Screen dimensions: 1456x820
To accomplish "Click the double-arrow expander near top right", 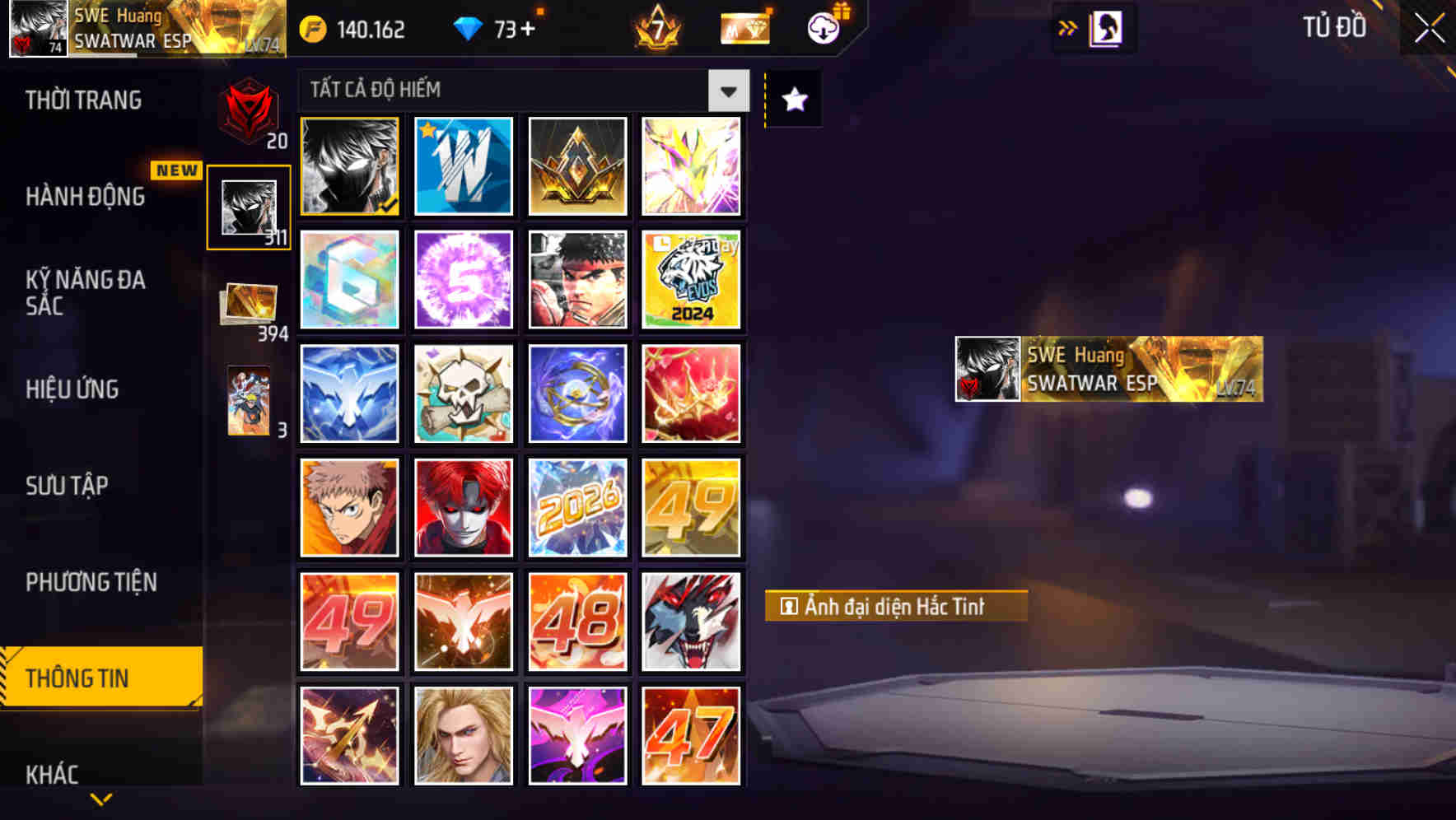I will tap(1068, 26).
